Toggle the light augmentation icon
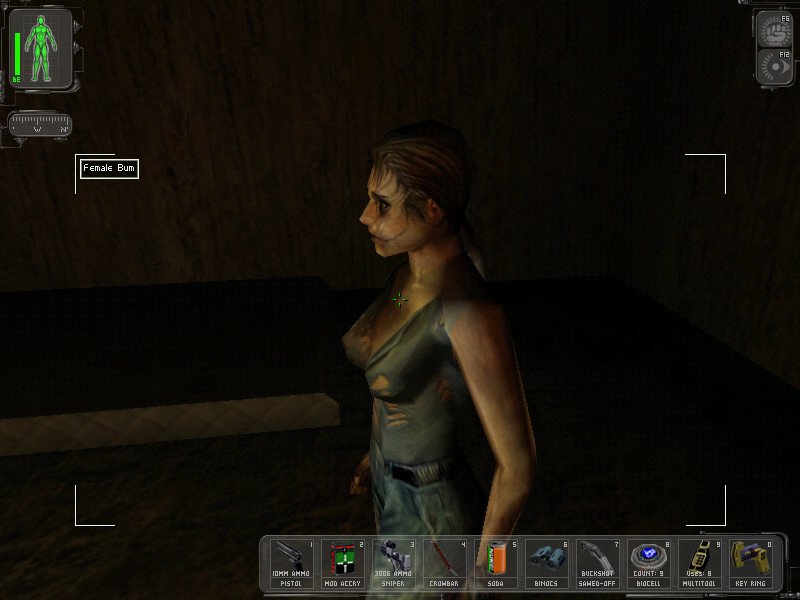The width and height of the screenshot is (800, 600). 774,66
